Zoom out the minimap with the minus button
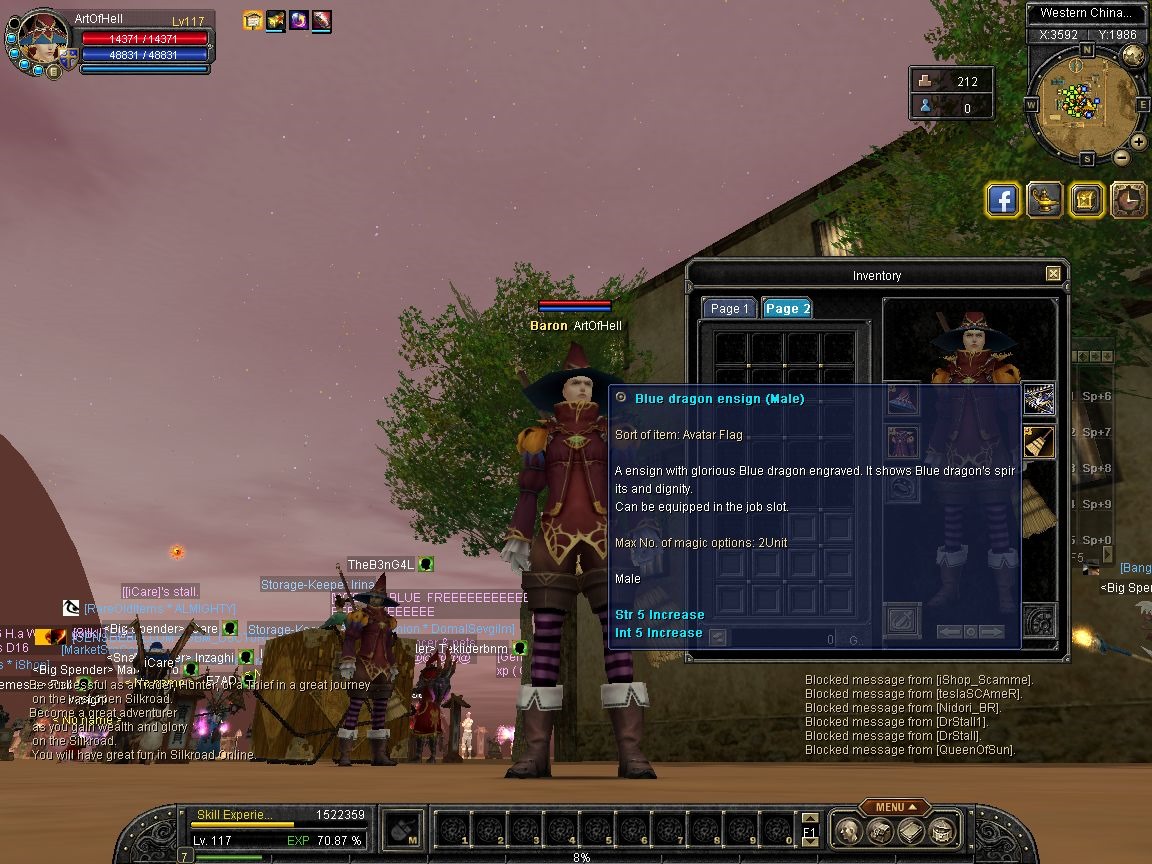Screen dimensions: 1152x864 1122,157
